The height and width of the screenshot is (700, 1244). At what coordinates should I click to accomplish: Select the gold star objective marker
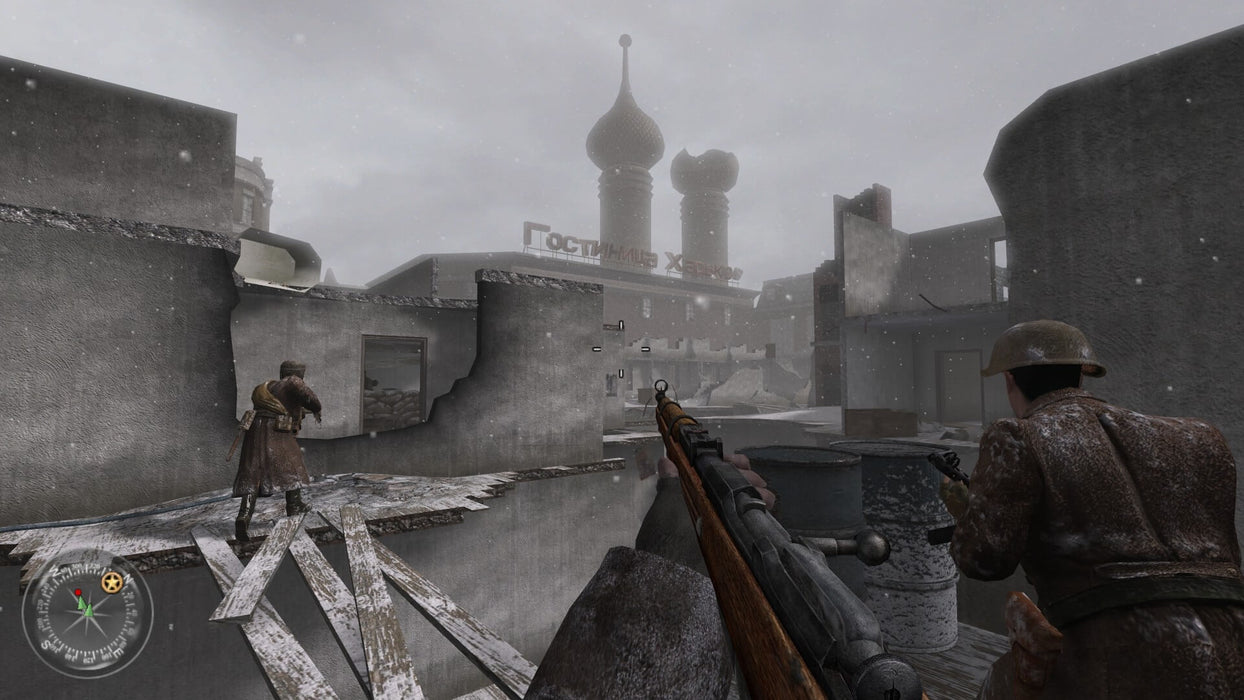pos(112,582)
